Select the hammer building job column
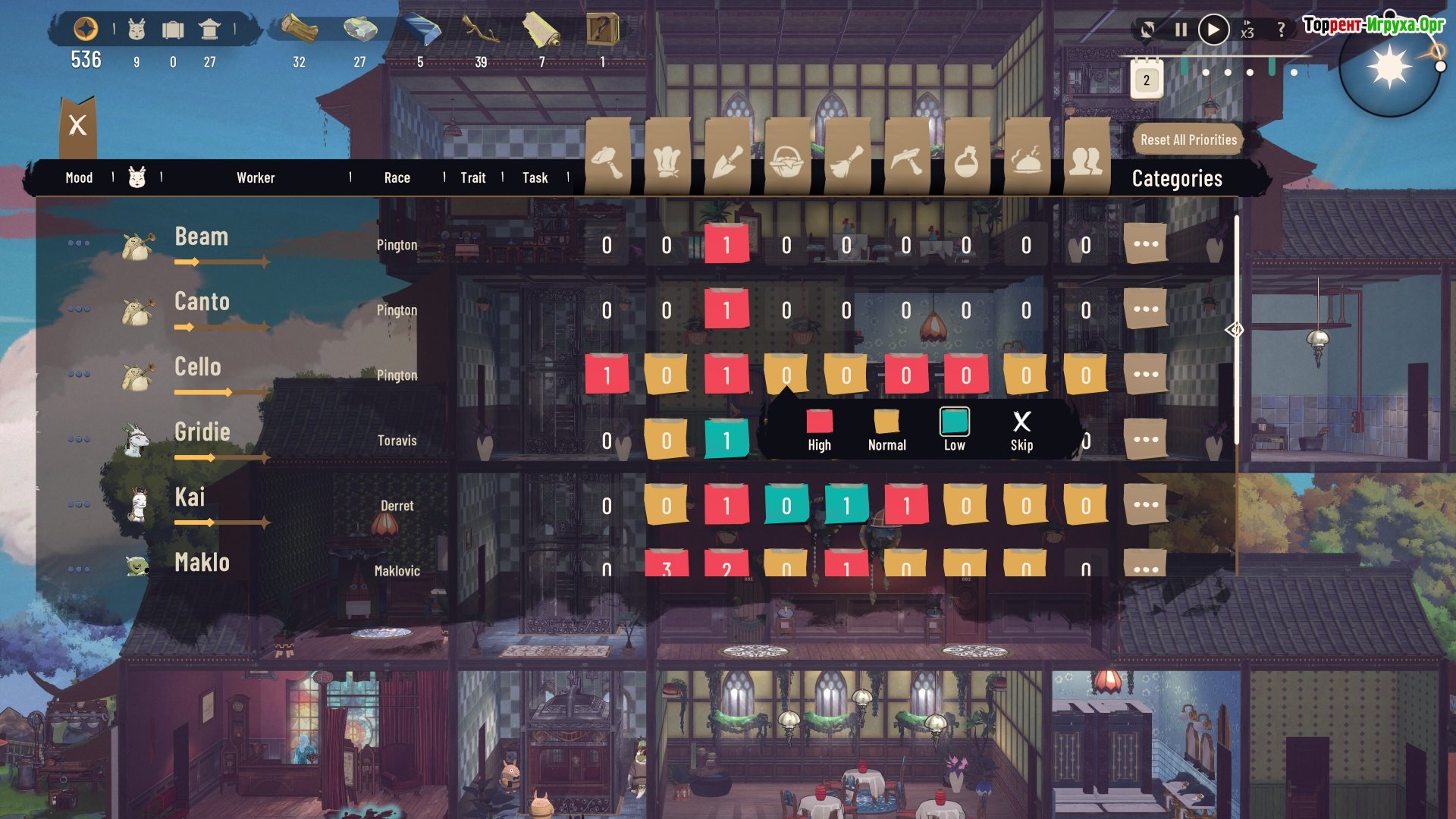Viewport: 1456px width, 819px height. 607,159
